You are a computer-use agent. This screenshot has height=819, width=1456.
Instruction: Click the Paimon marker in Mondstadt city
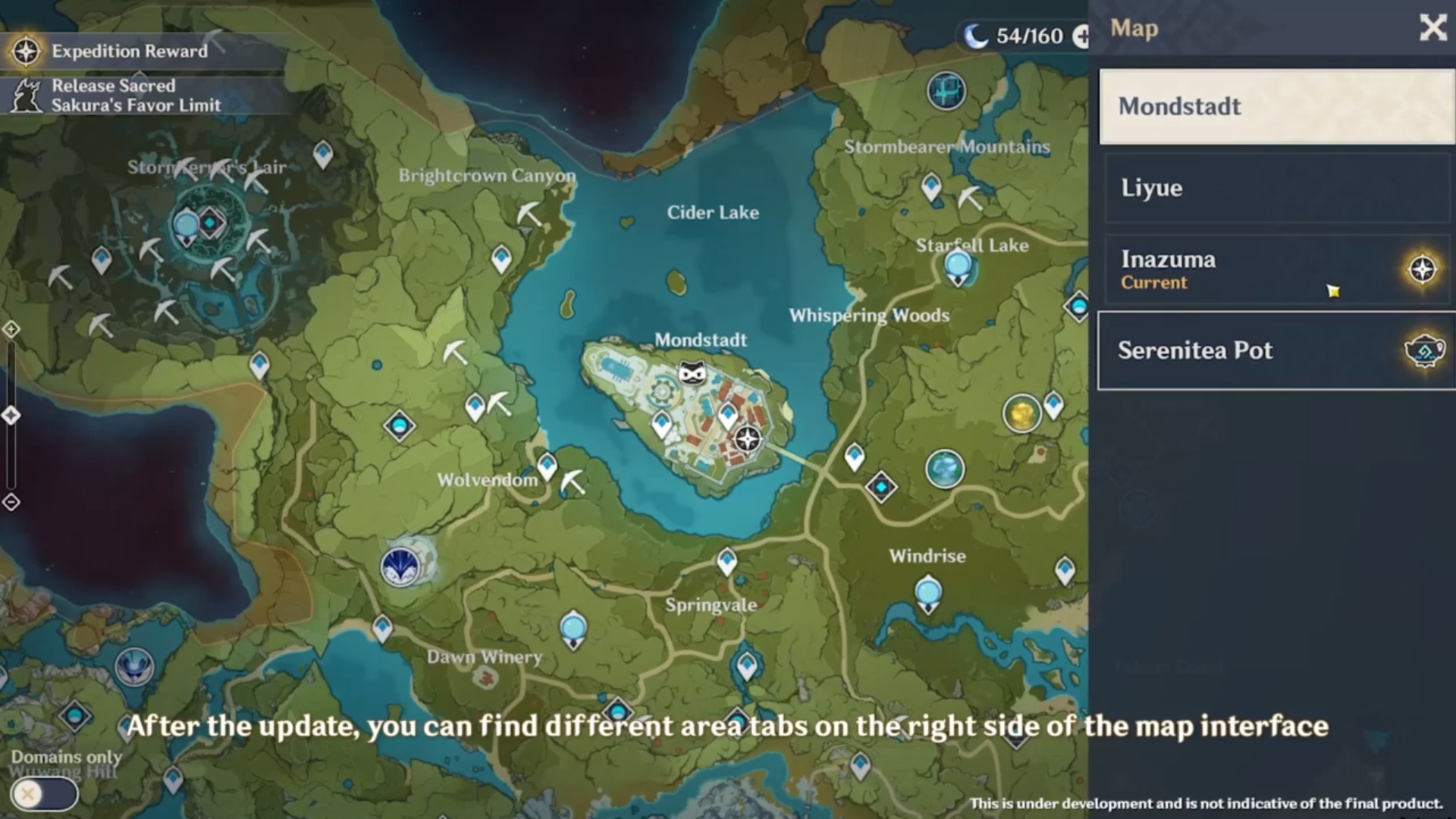[692, 373]
